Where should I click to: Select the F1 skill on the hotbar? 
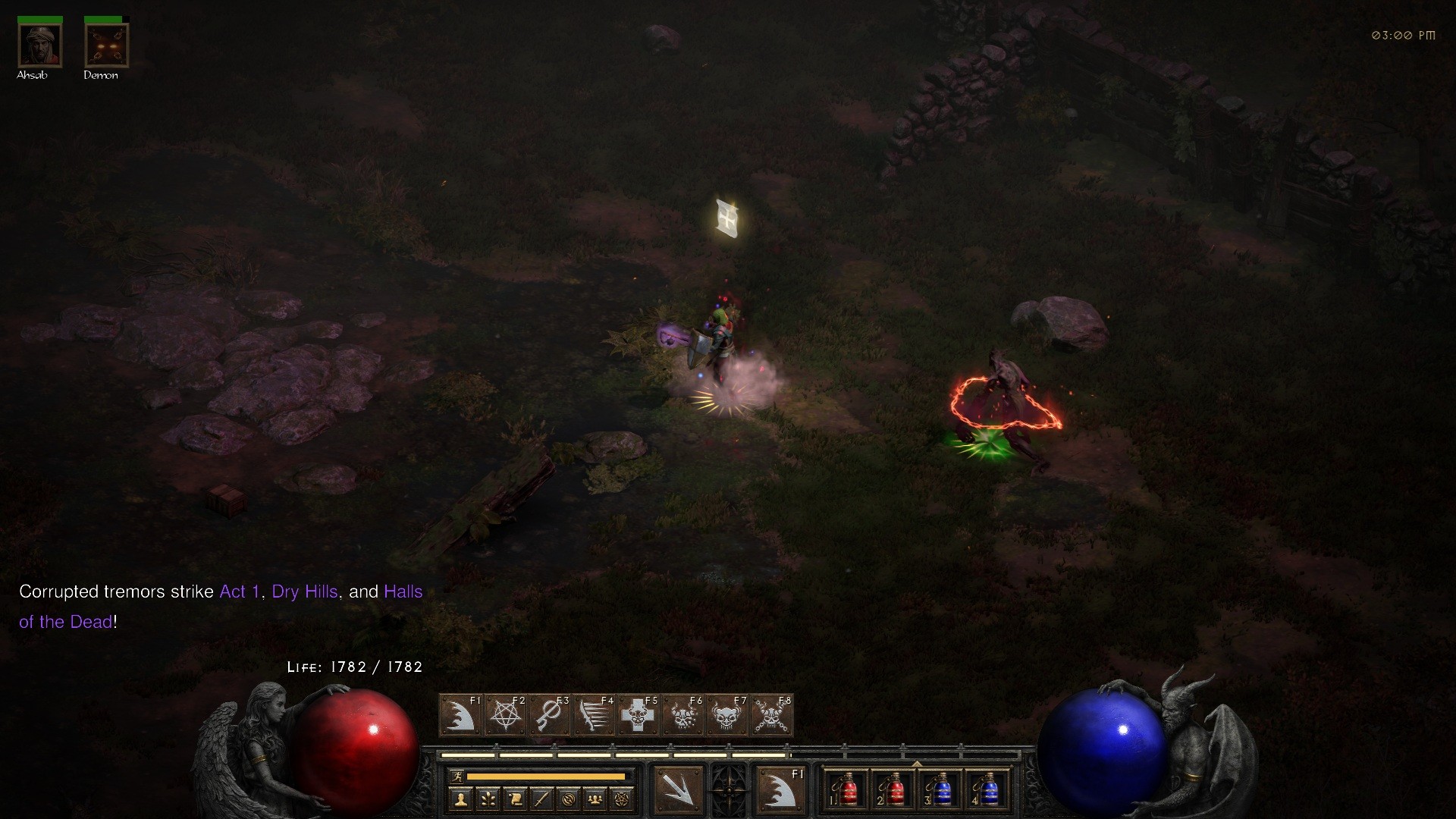tap(463, 714)
